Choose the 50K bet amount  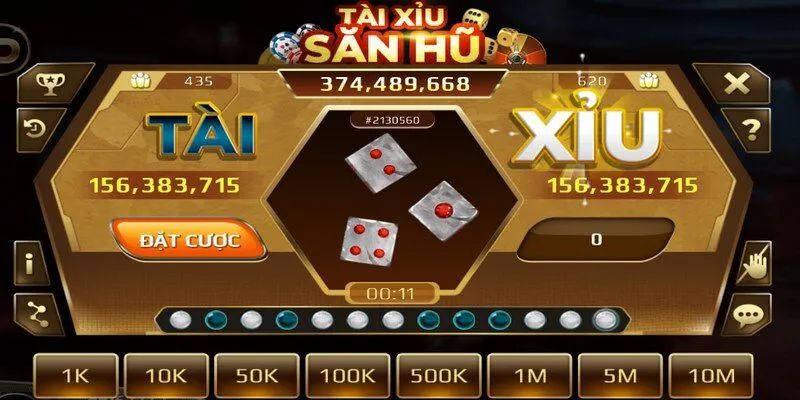(258, 376)
